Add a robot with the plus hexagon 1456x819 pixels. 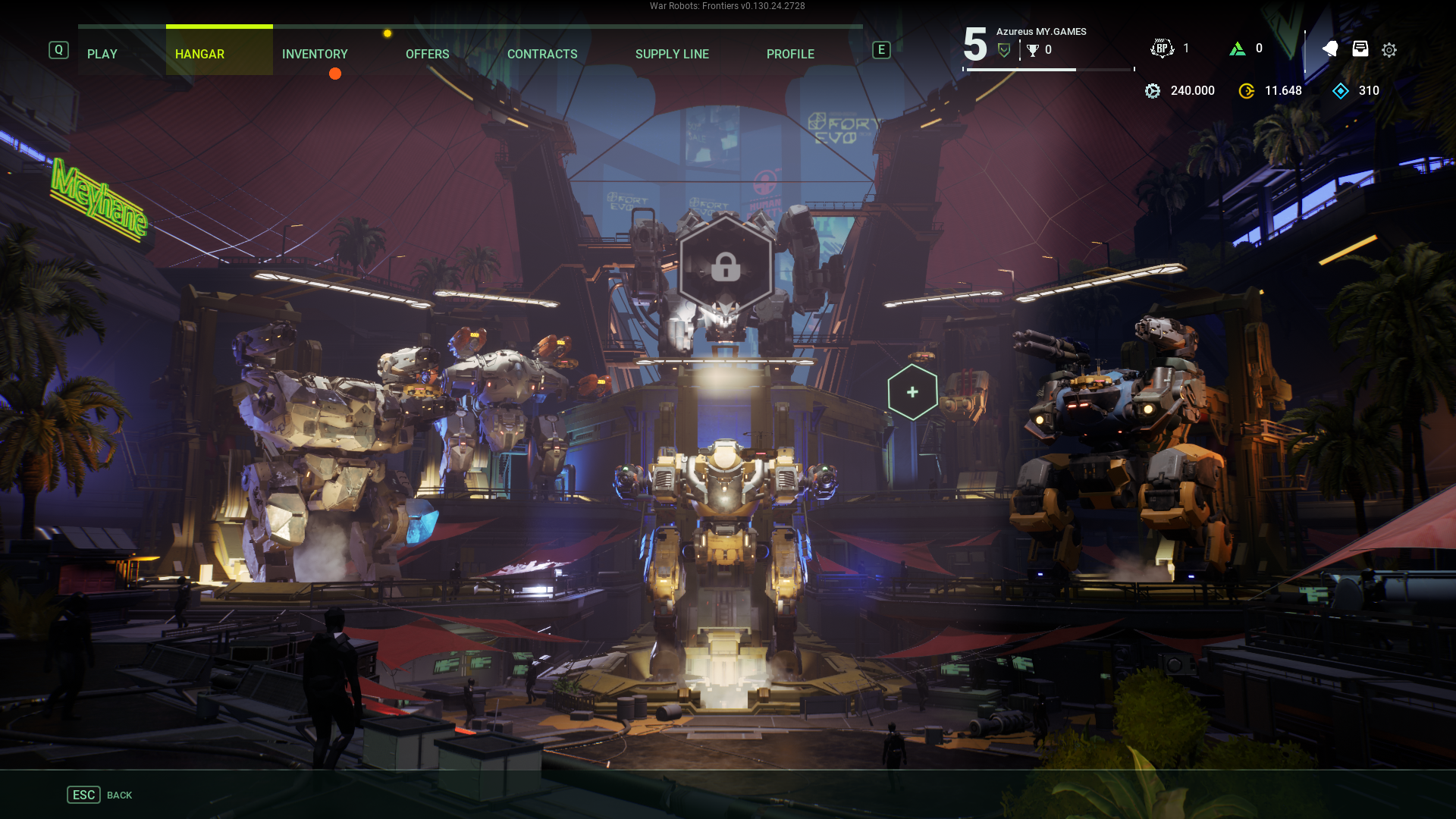912,392
